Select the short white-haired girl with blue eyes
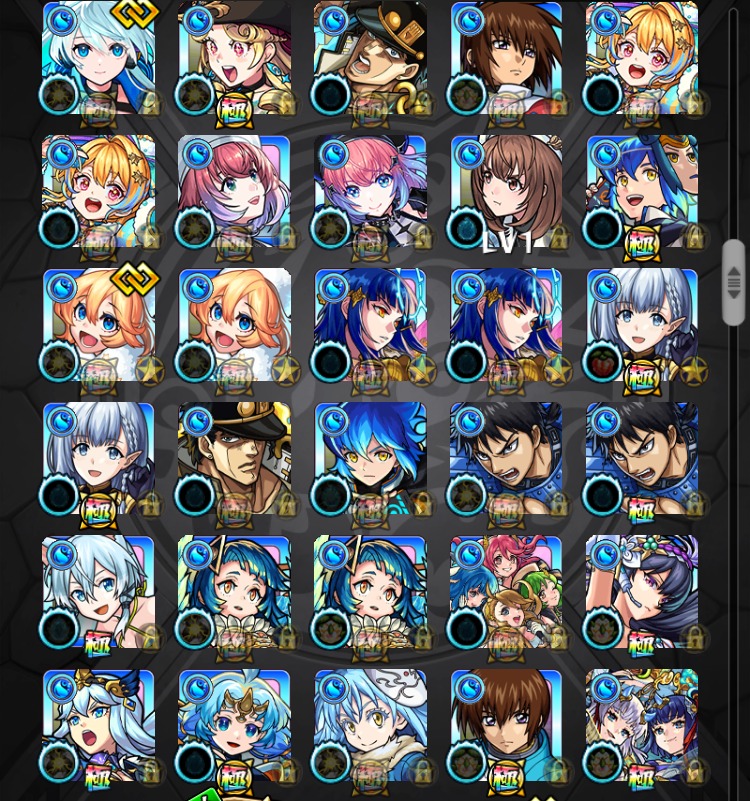Viewport: 750px width, 801px height. click(x=98, y=592)
